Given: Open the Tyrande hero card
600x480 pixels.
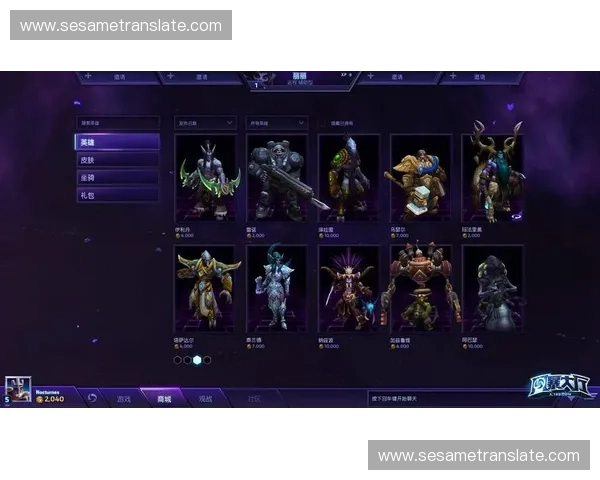Looking at the screenshot, I should pyautogui.click(x=277, y=288).
